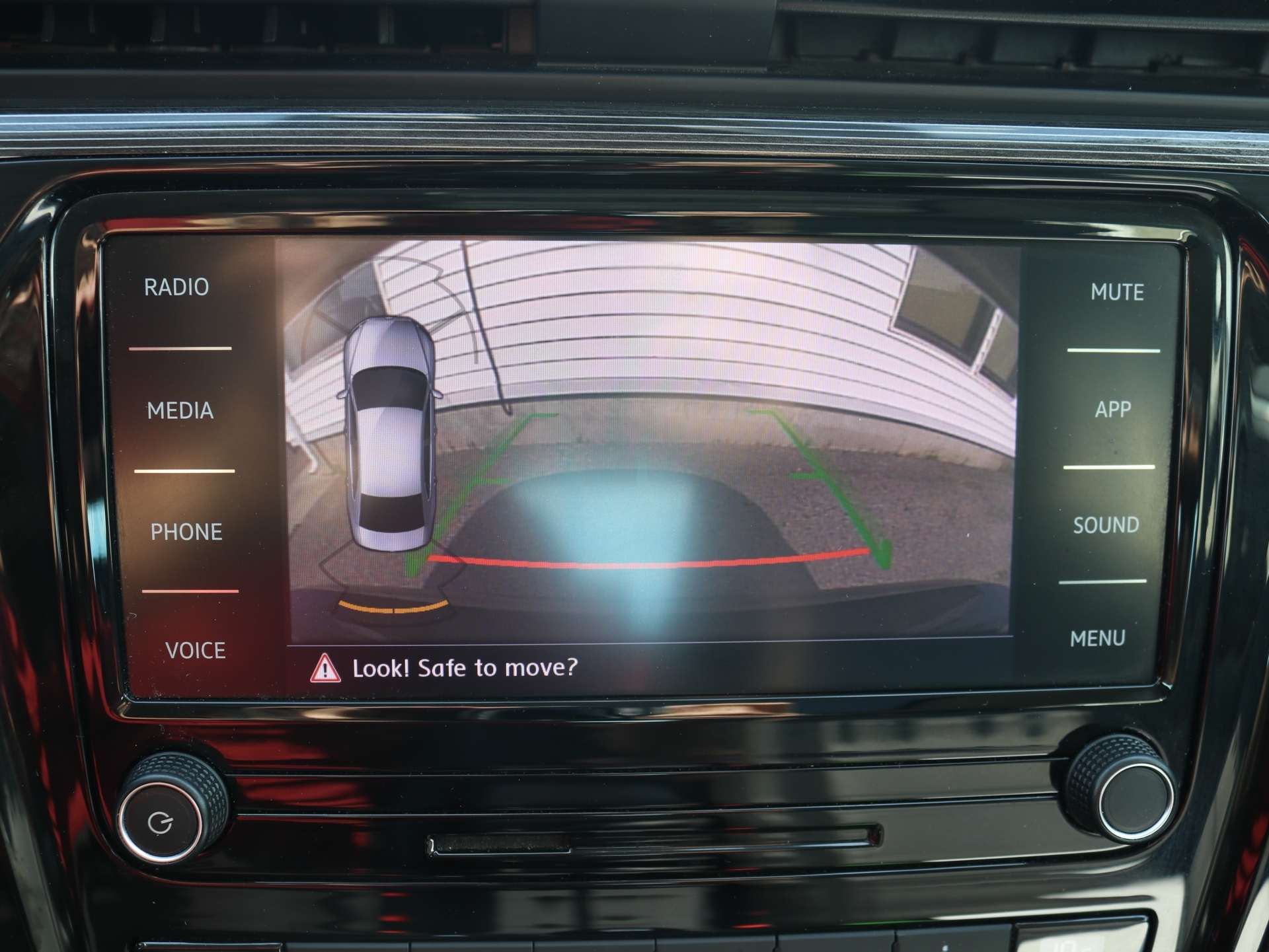Click the power knob on the left
Screen dimensions: 1269x952
162,821
